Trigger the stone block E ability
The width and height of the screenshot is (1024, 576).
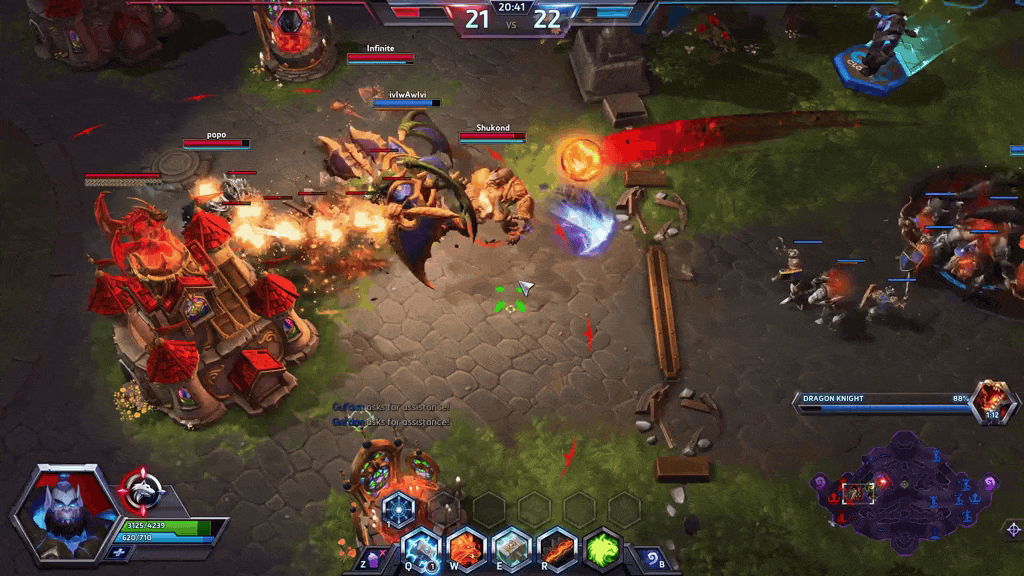511,548
